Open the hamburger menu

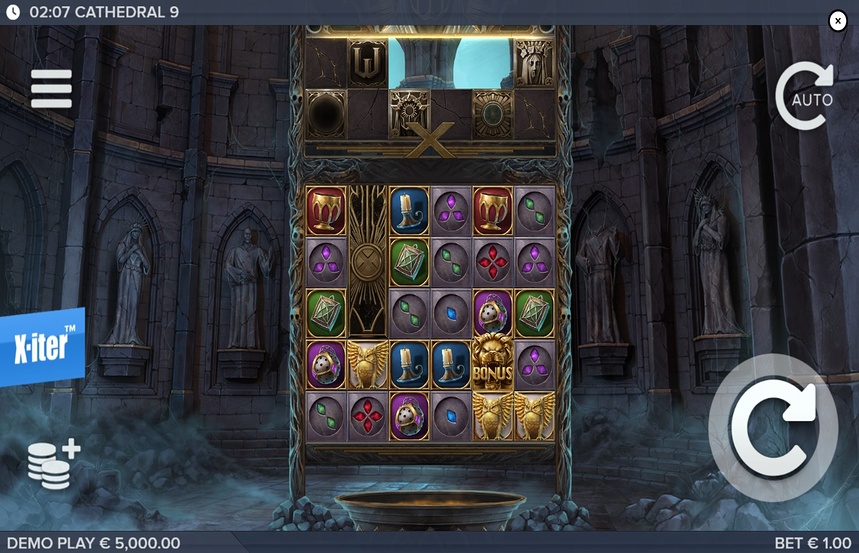51,89
